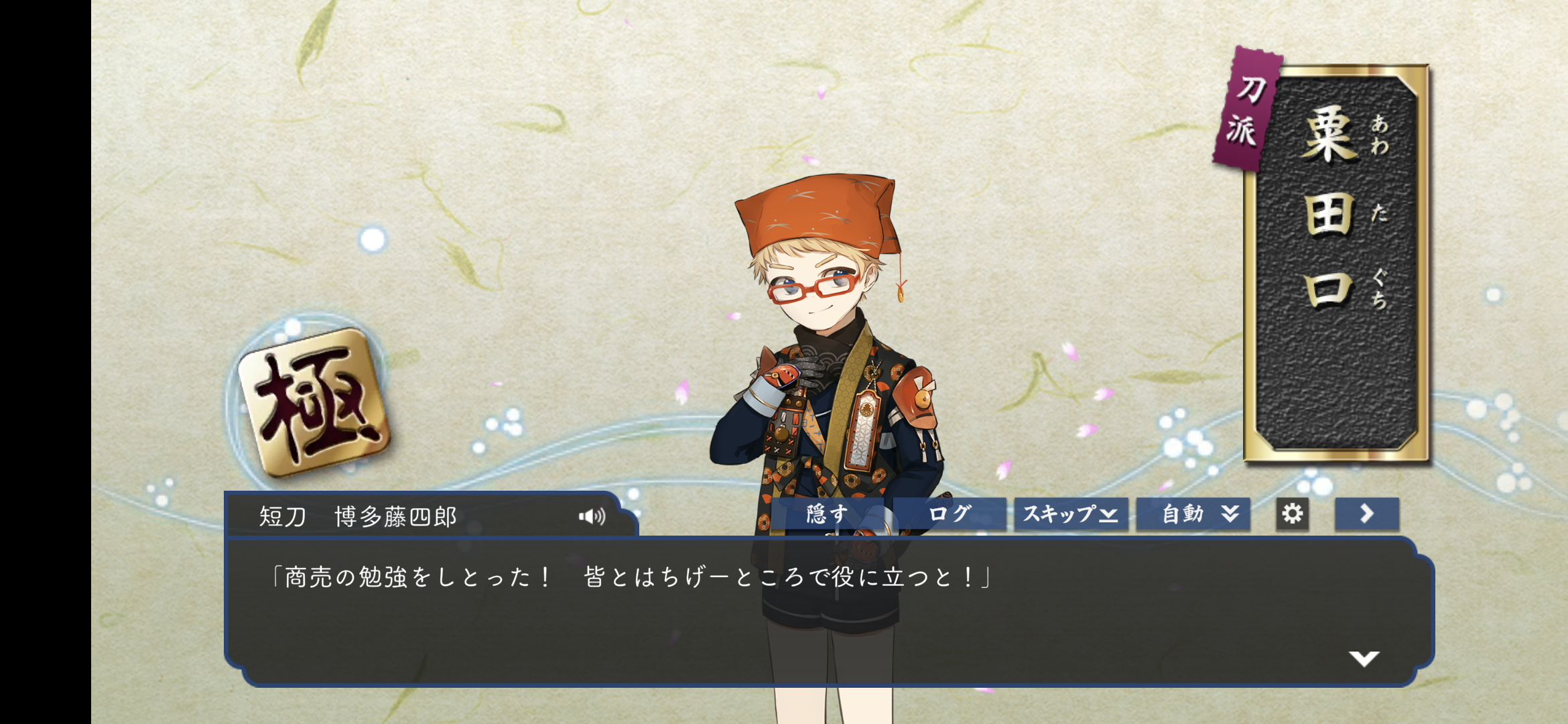Skip the scene with スキップ
Screen dimensions: 1568x724
(x=1070, y=514)
